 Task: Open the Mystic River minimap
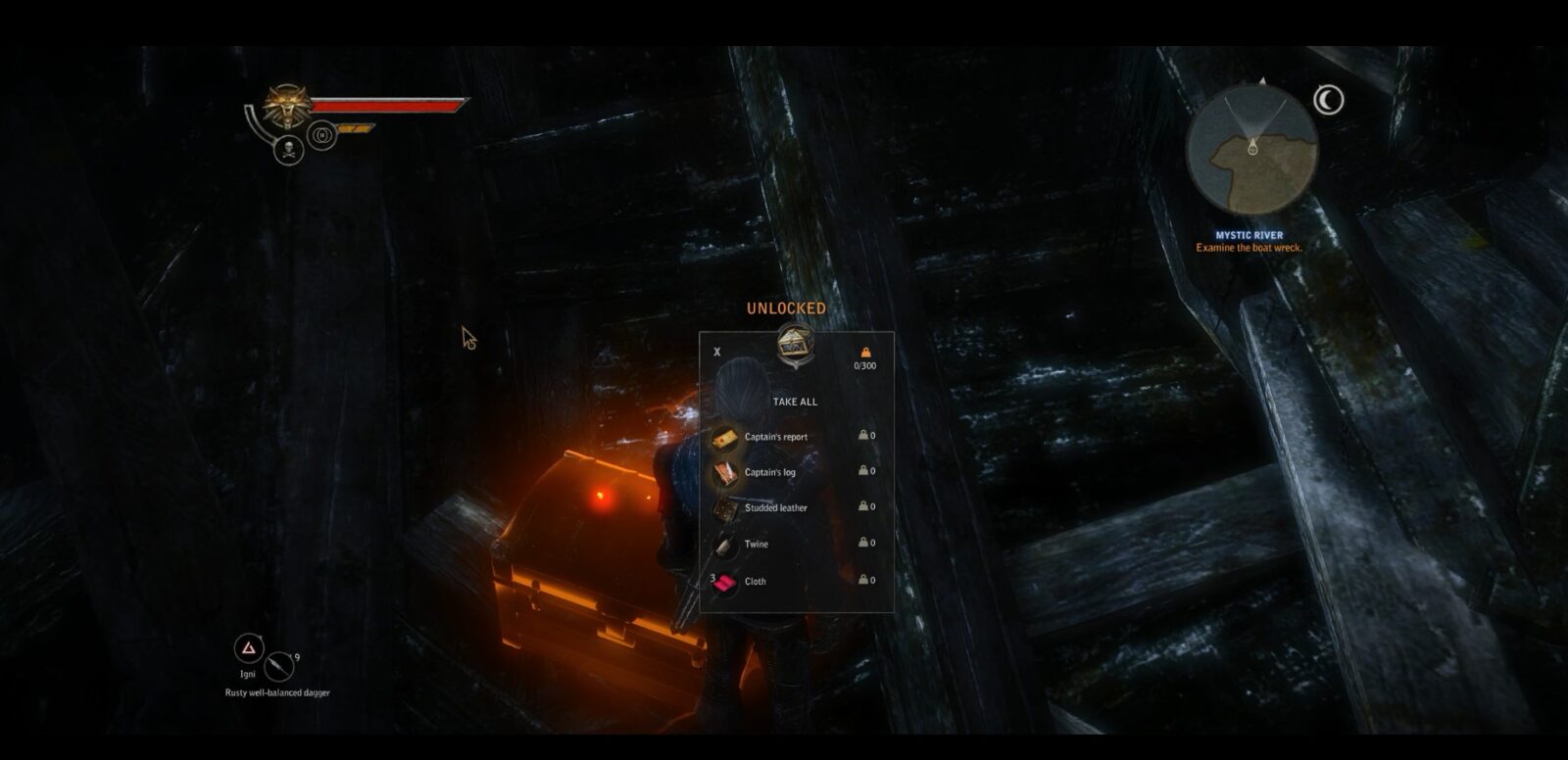pyautogui.click(x=1251, y=150)
